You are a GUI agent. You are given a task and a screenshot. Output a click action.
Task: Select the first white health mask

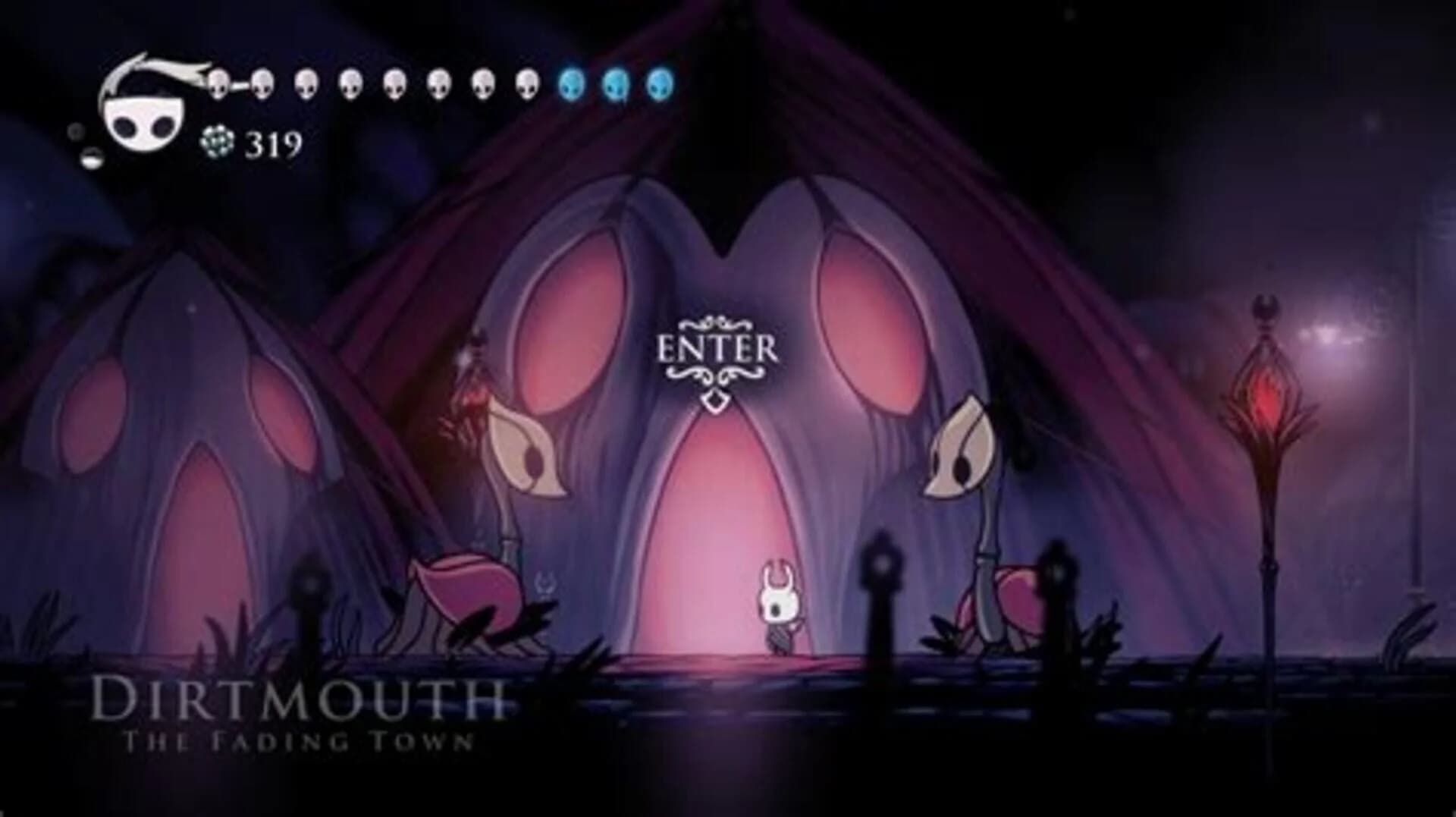coord(218,83)
